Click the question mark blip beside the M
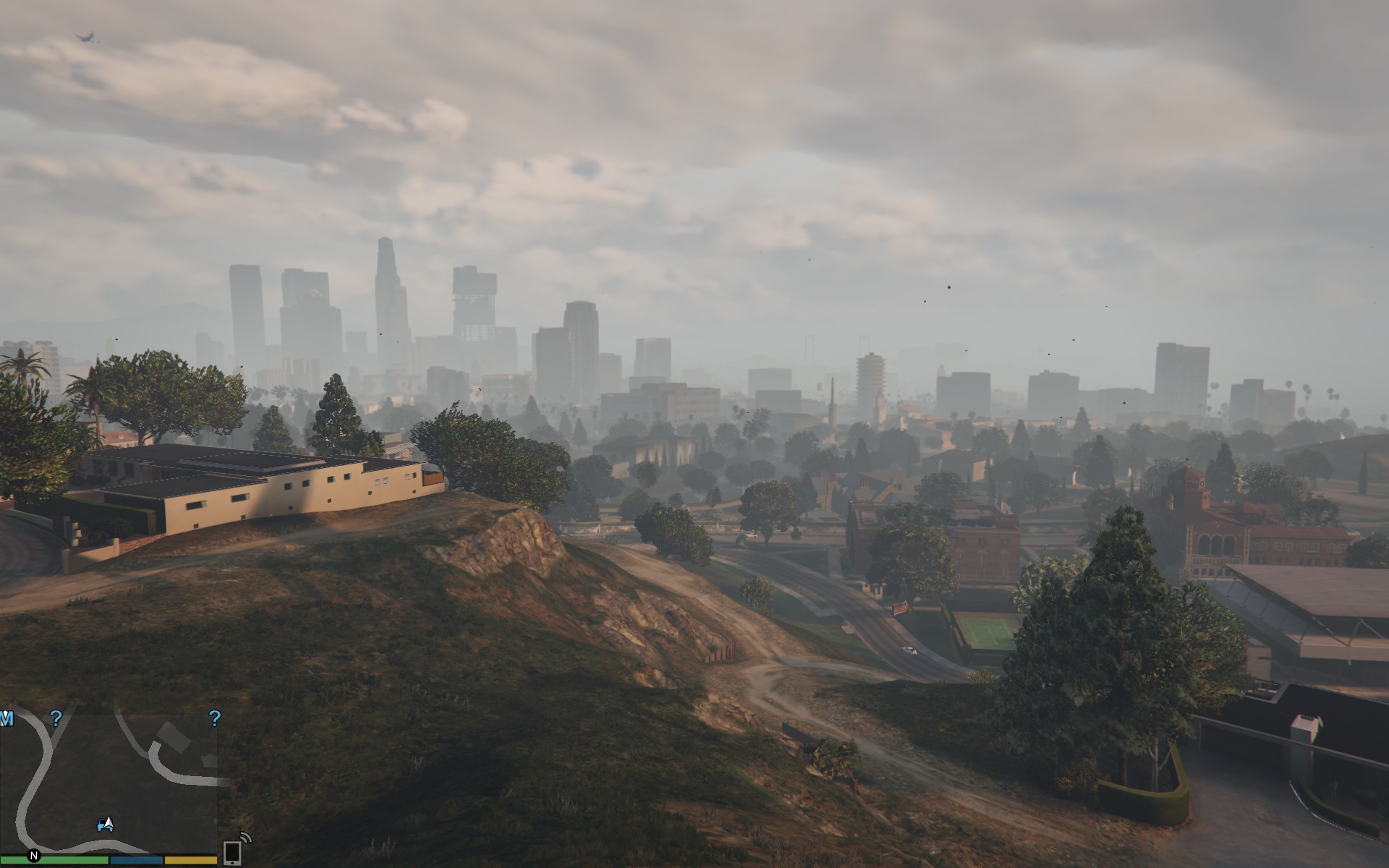This screenshot has height=868, width=1389. (x=56, y=718)
